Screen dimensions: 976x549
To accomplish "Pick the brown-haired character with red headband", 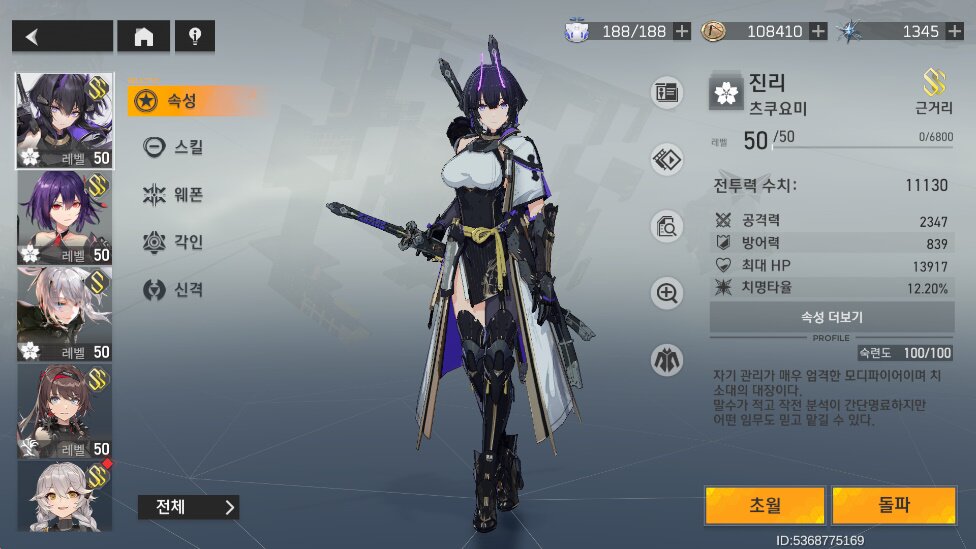I will [64, 411].
